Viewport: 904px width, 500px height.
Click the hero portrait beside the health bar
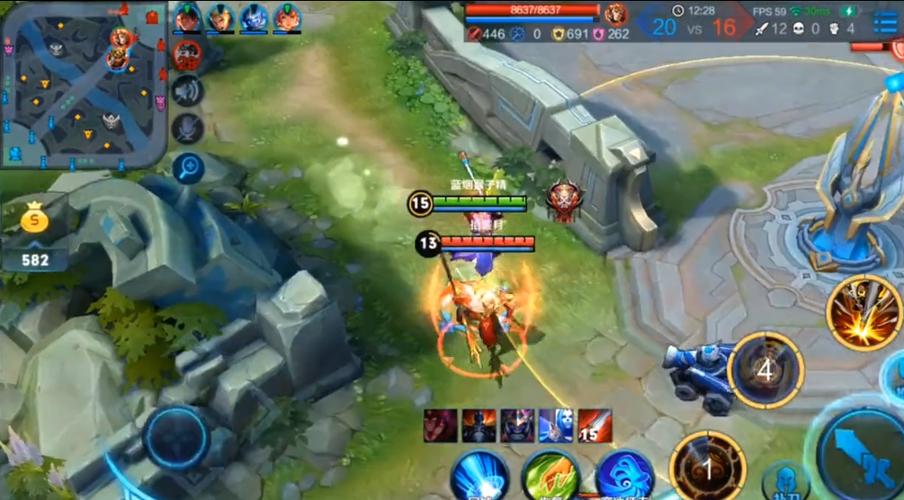point(615,14)
